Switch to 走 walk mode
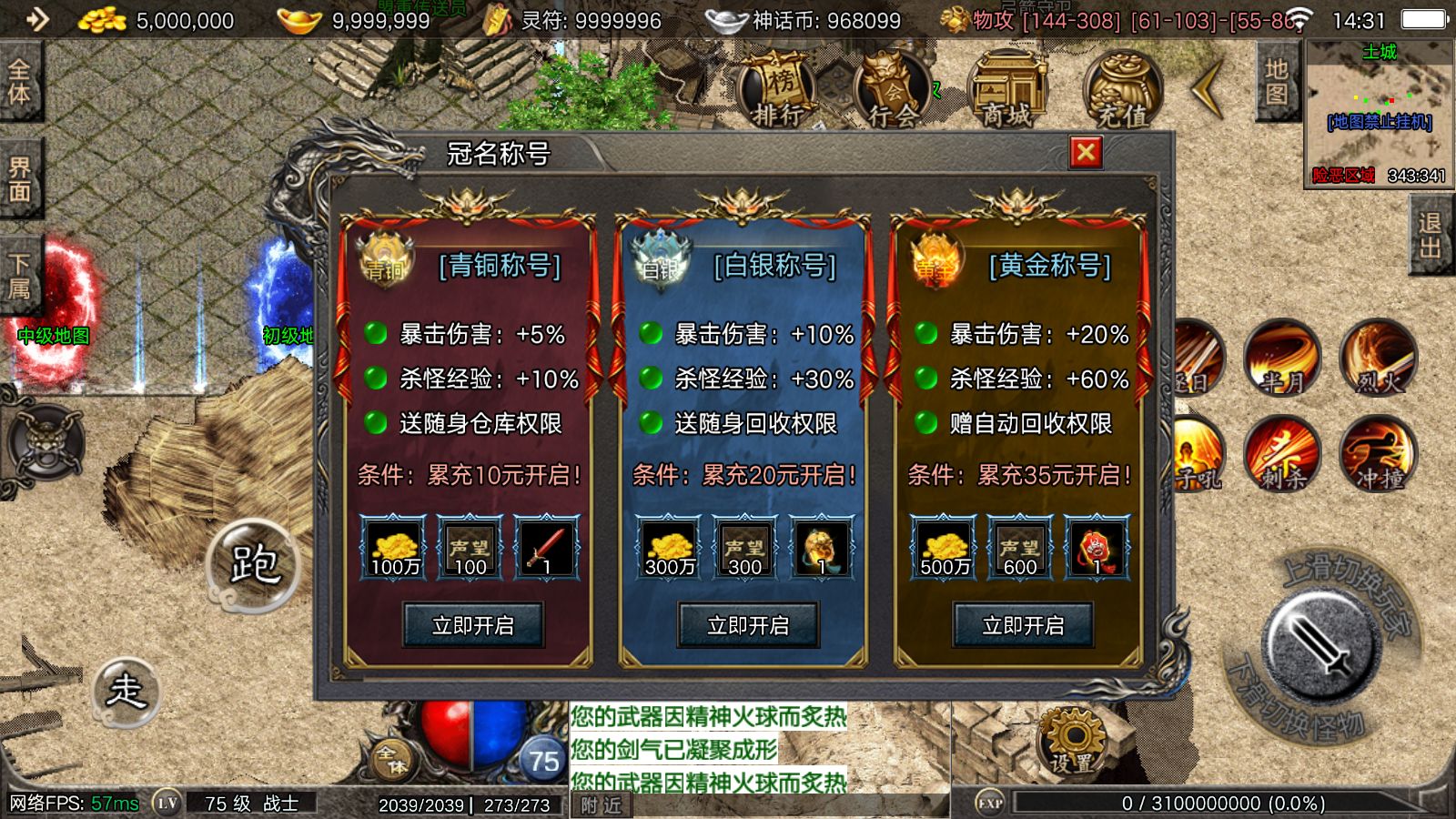The width and height of the screenshot is (1456, 819). click(126, 692)
